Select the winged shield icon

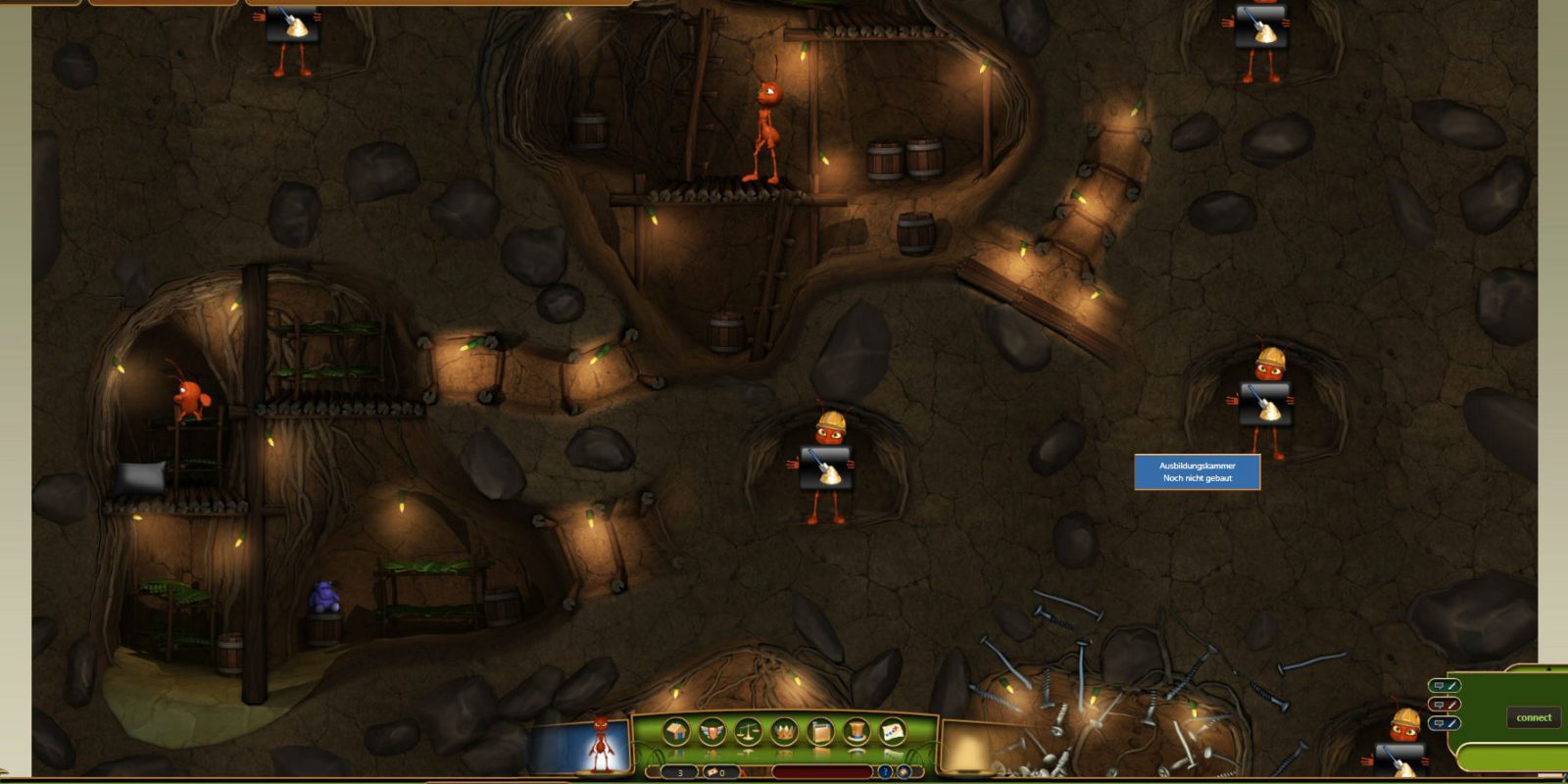coord(711,731)
